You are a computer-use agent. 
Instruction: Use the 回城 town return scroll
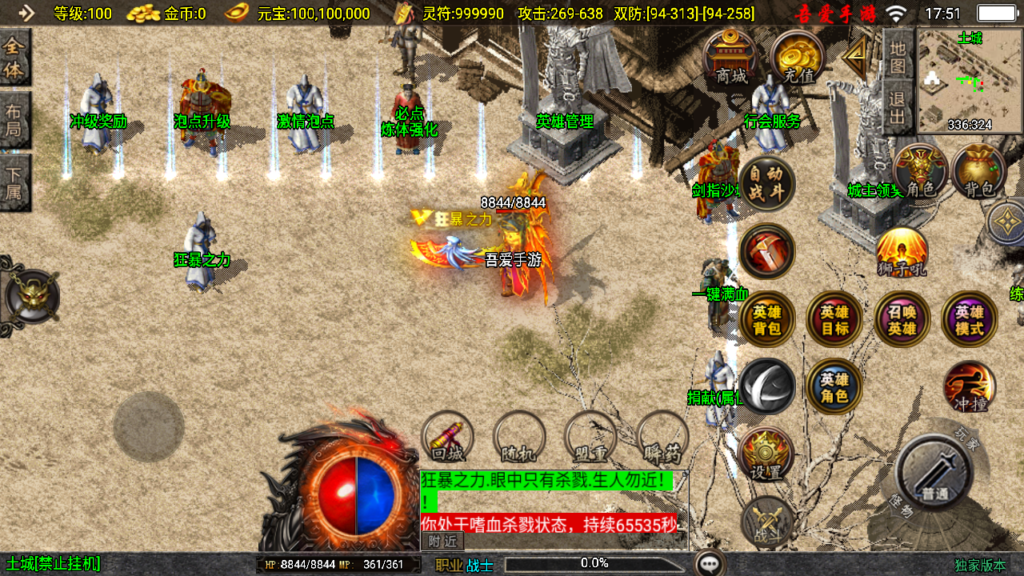click(446, 437)
